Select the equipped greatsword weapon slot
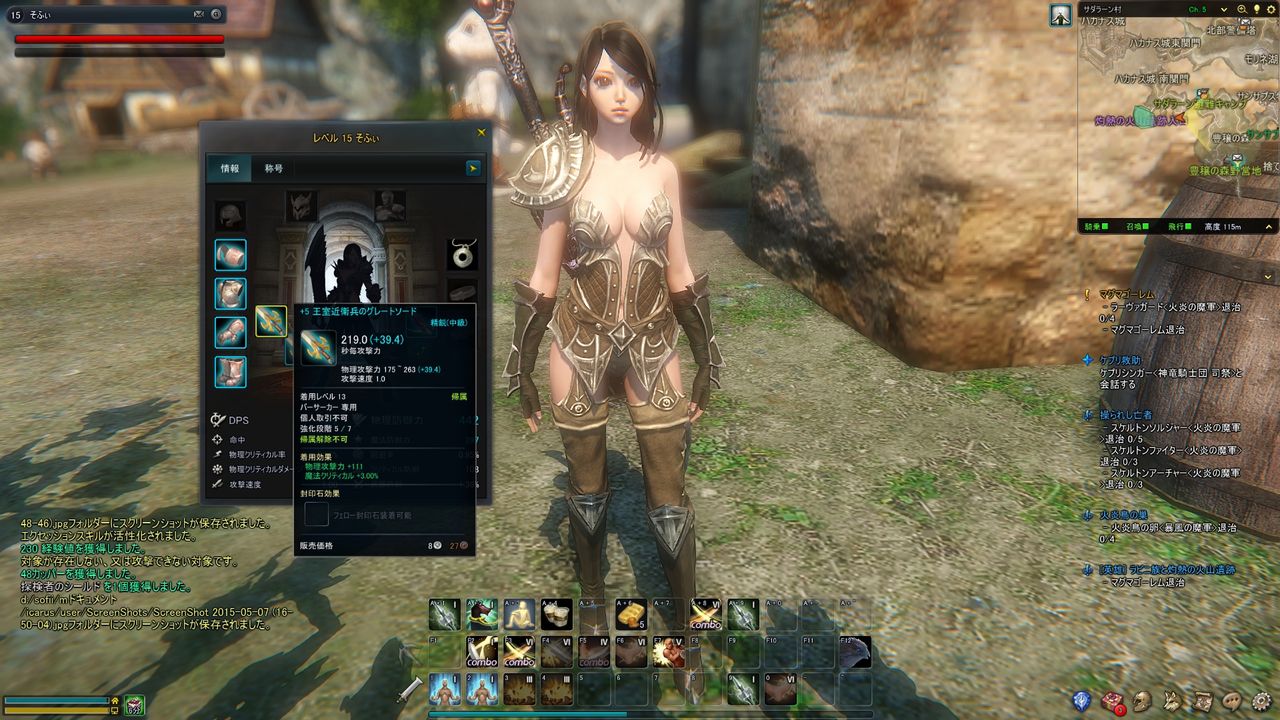1280x720 pixels. (x=270, y=321)
